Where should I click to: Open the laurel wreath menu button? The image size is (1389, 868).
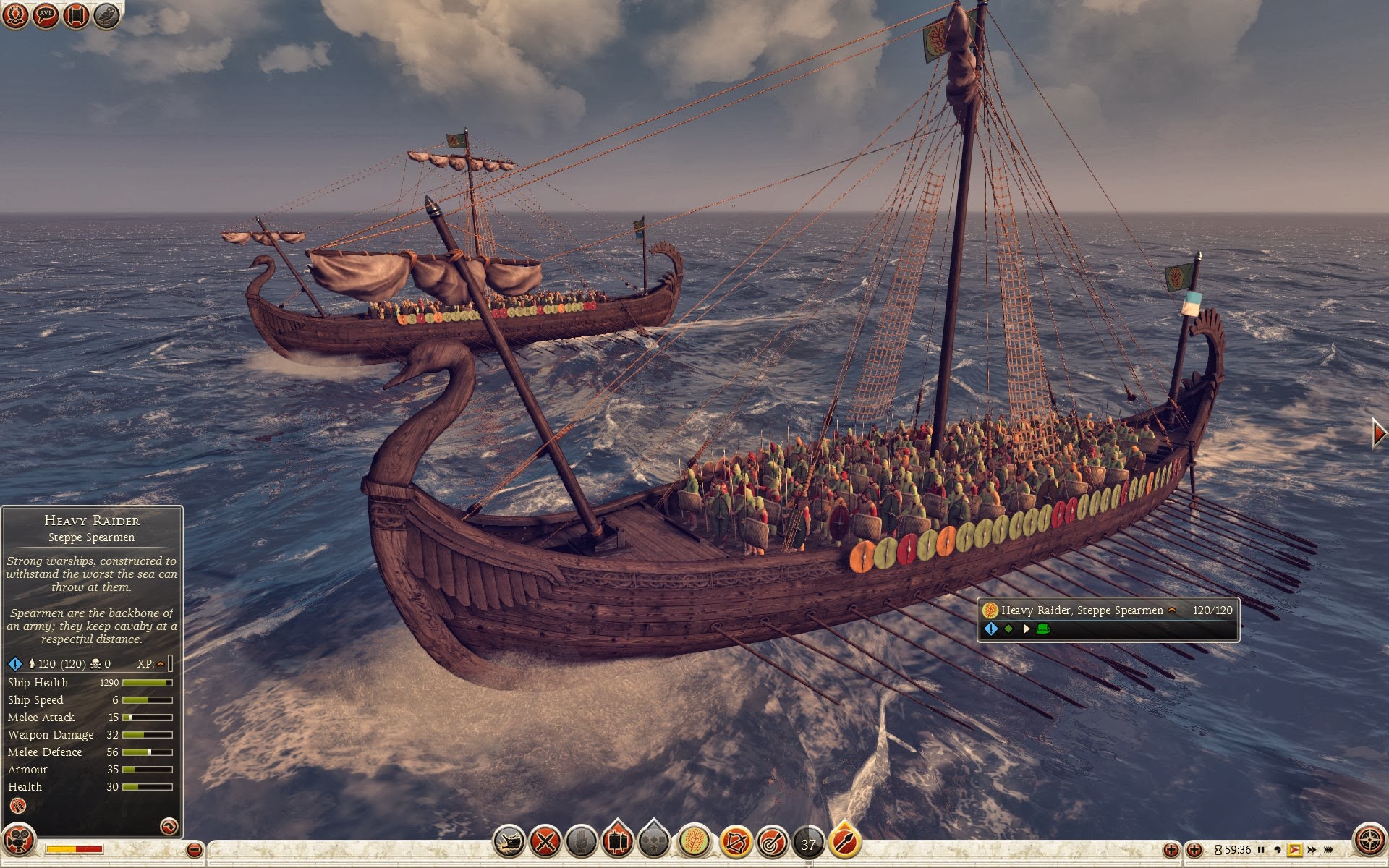click(16, 15)
